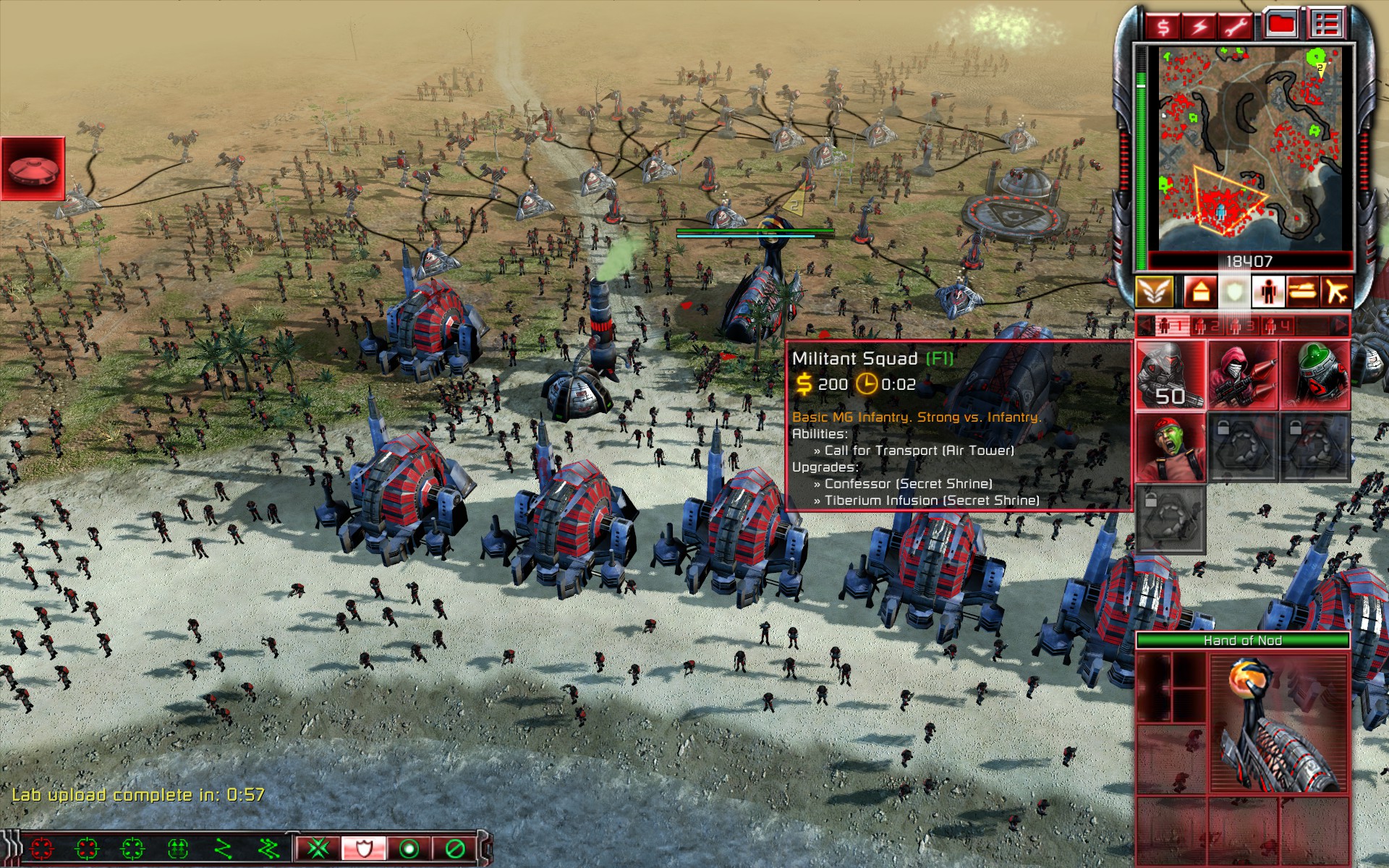
Task: Switch to the structures production tab
Action: click(x=1199, y=292)
